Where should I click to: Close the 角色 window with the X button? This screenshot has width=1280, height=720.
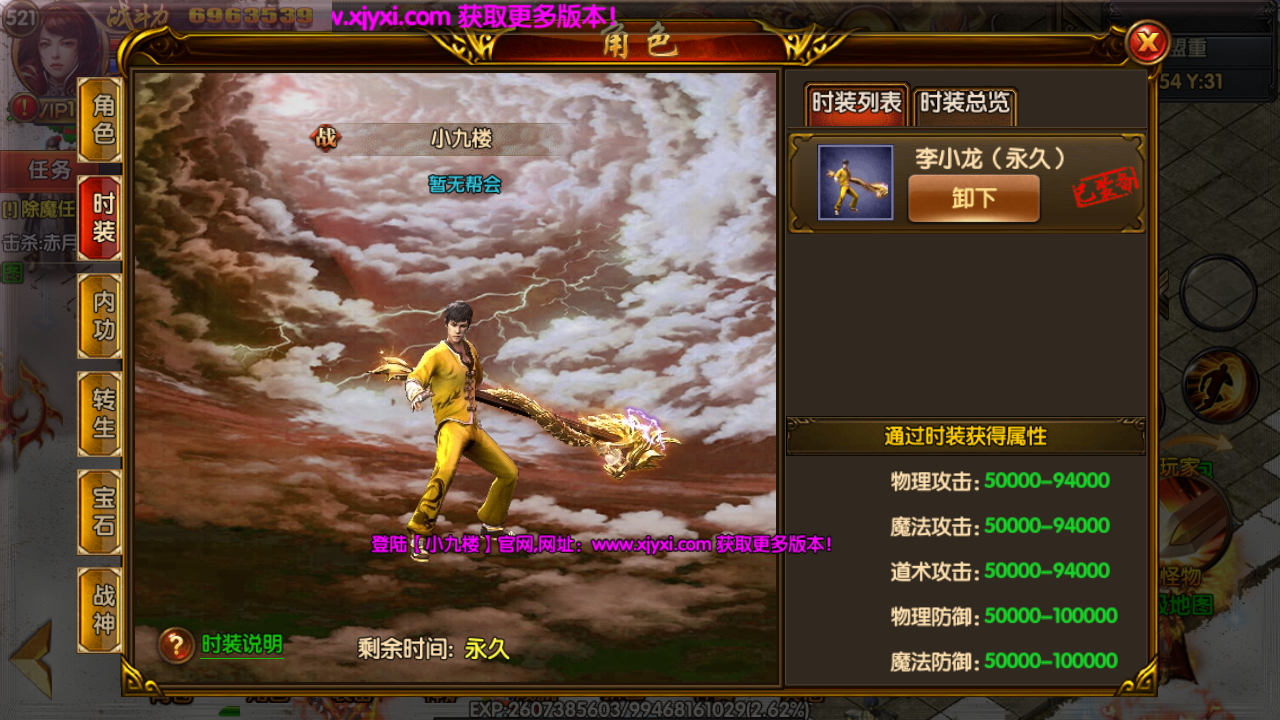point(1147,43)
